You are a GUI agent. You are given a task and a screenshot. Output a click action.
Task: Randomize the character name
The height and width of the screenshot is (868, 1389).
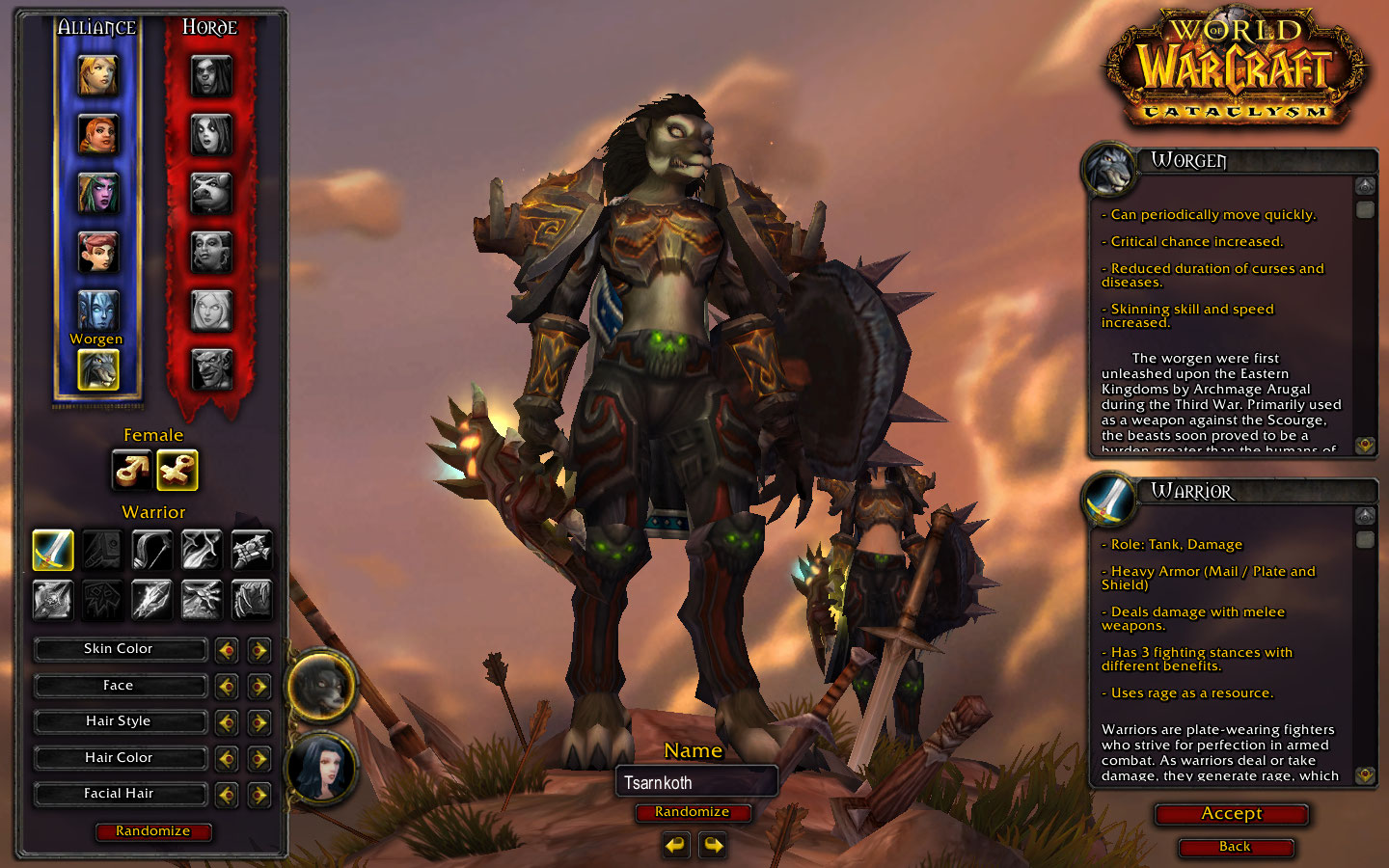pos(692,812)
